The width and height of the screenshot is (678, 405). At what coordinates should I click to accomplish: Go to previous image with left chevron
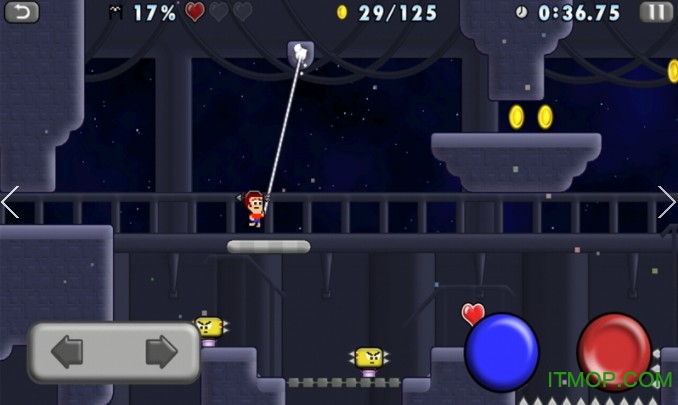pos(10,202)
